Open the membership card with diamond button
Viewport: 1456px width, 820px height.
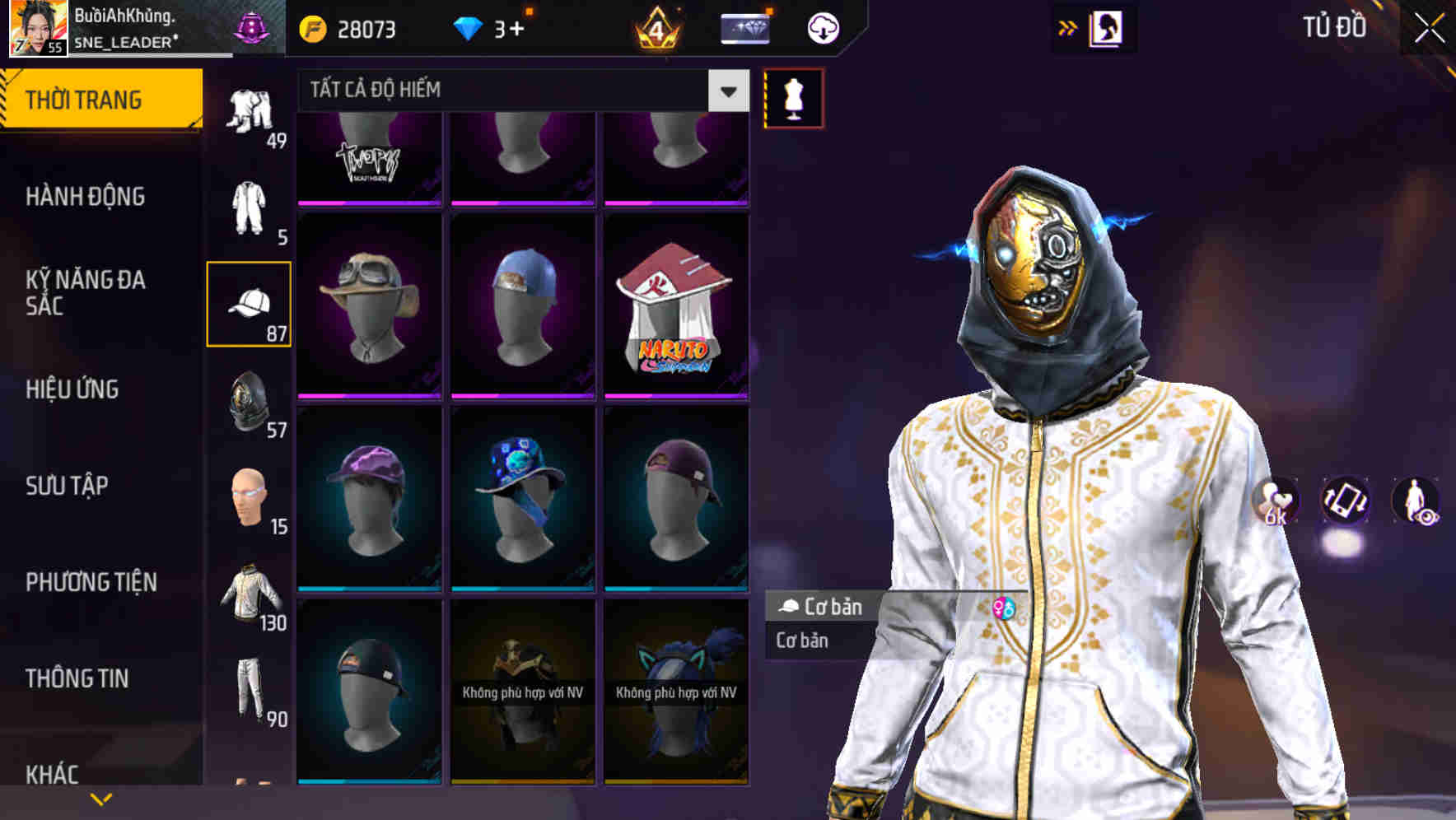(x=744, y=27)
